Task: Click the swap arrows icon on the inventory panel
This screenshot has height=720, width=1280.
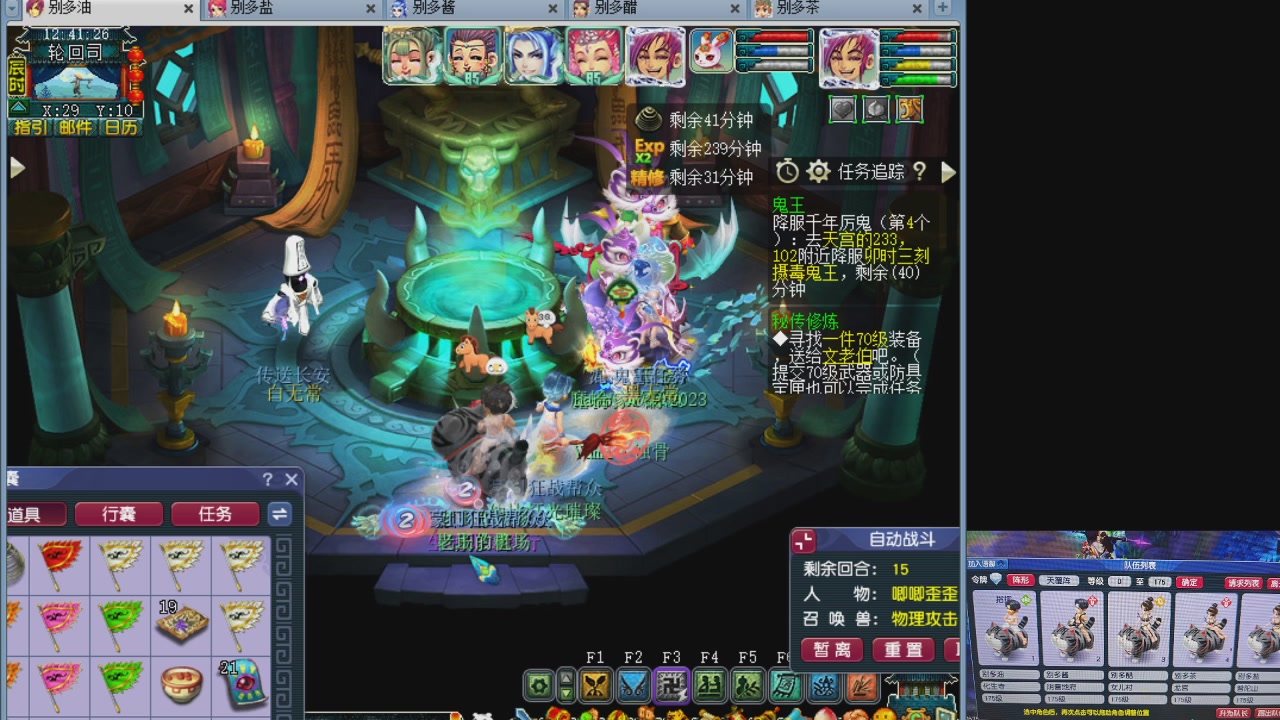Action: [280, 514]
